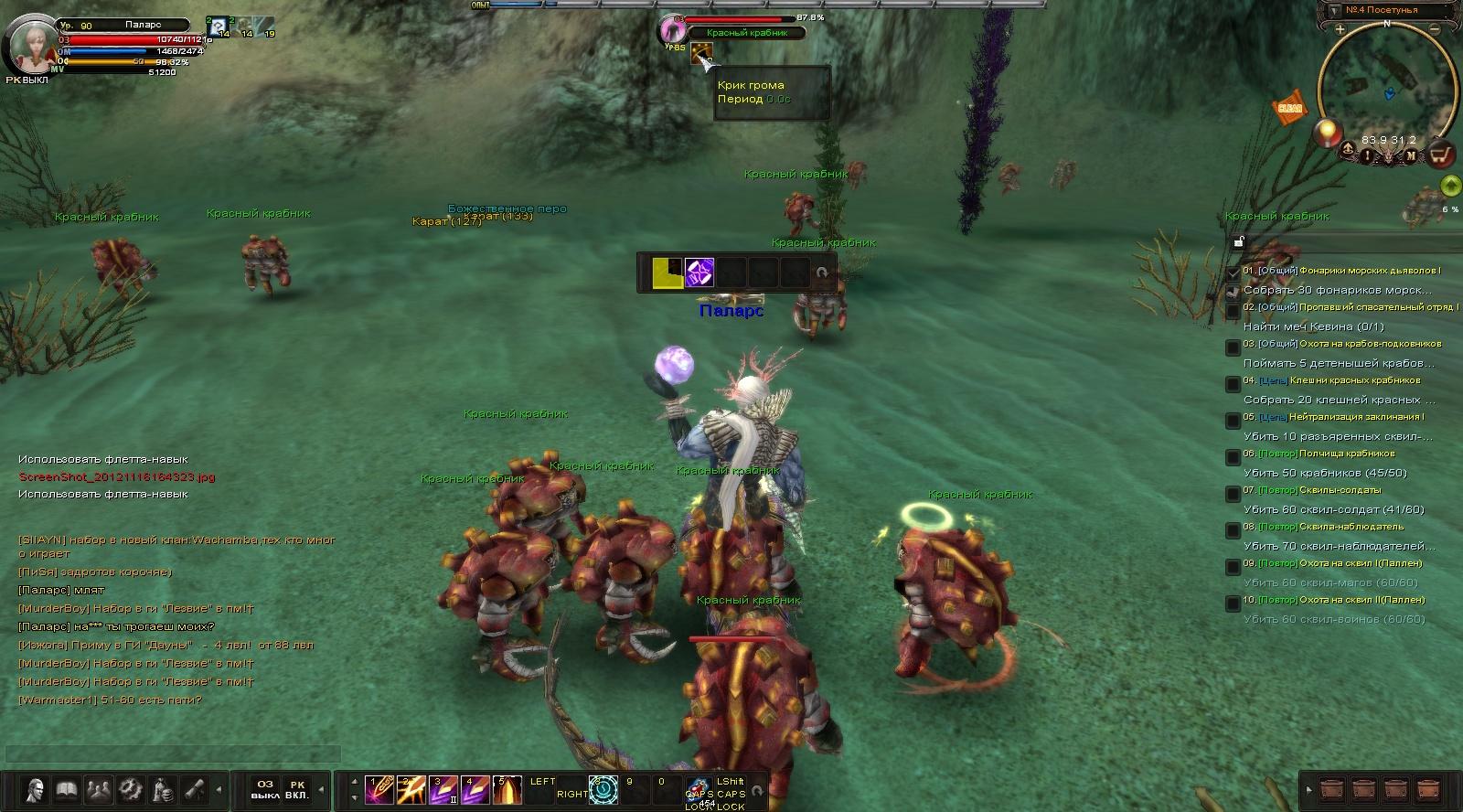Image resolution: width=1463 pixels, height=812 pixels.
Task: Toggle the quest tracker lock icon
Action: tap(1238, 242)
